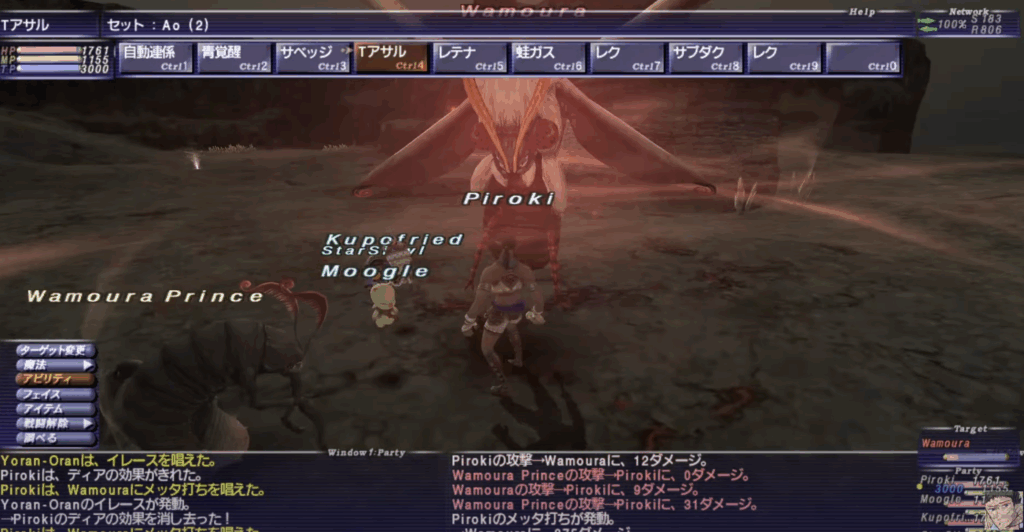Select the highlighted Tアサル macro
The width and height of the screenshot is (1024, 532).
coord(391,58)
